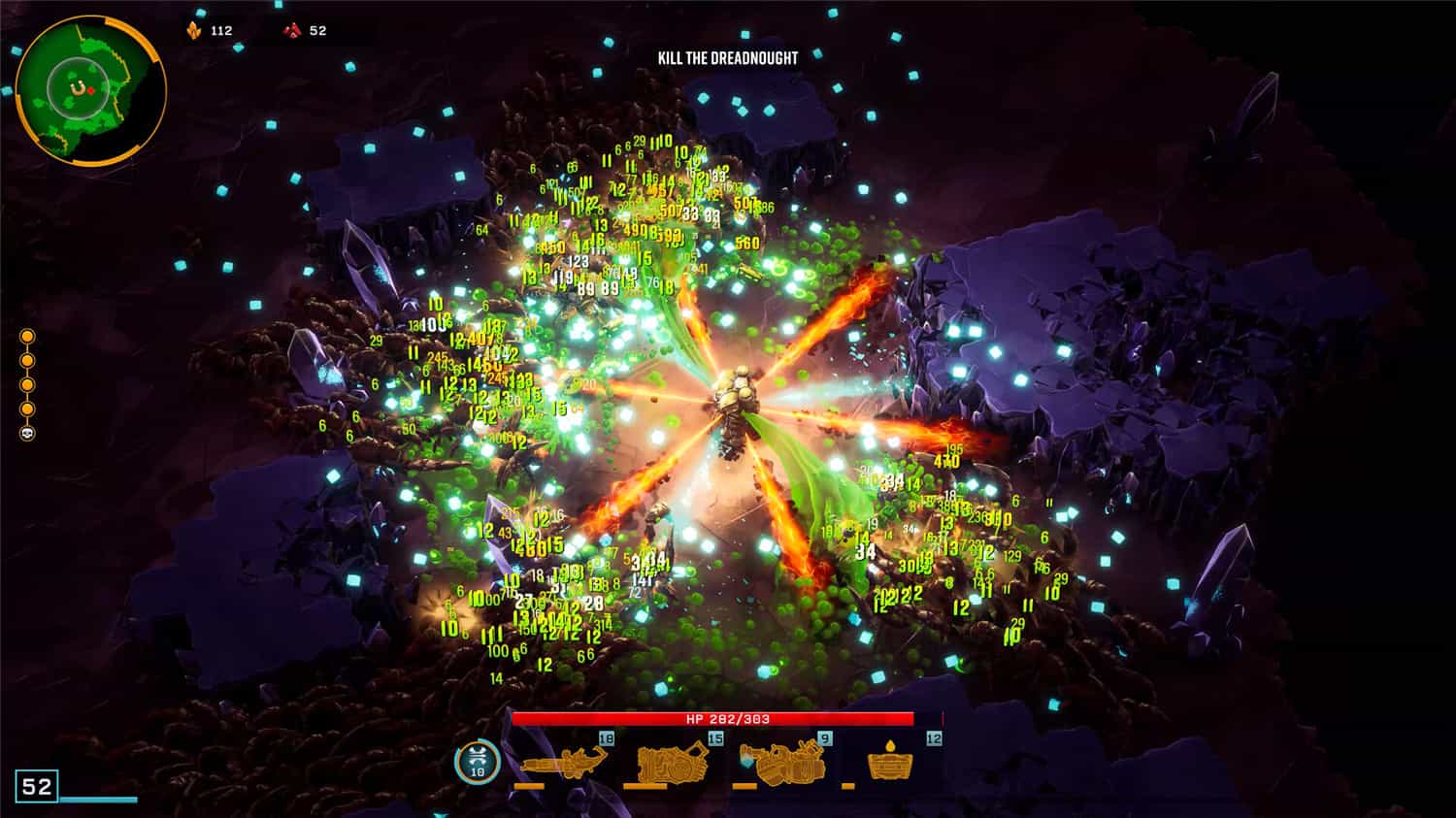
Task: Click the topmost stage milestone dot
Action: pos(27,336)
